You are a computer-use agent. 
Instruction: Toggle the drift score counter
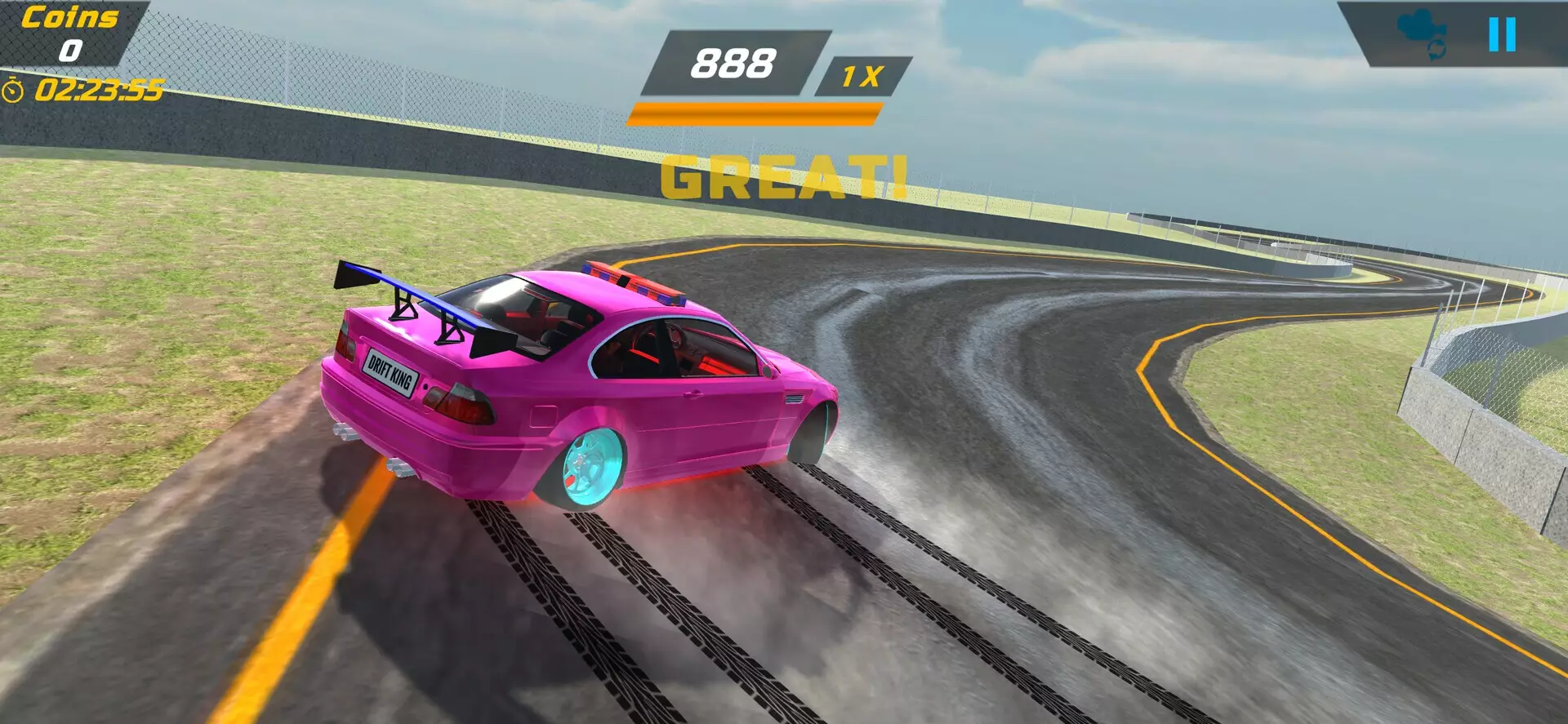click(x=733, y=65)
